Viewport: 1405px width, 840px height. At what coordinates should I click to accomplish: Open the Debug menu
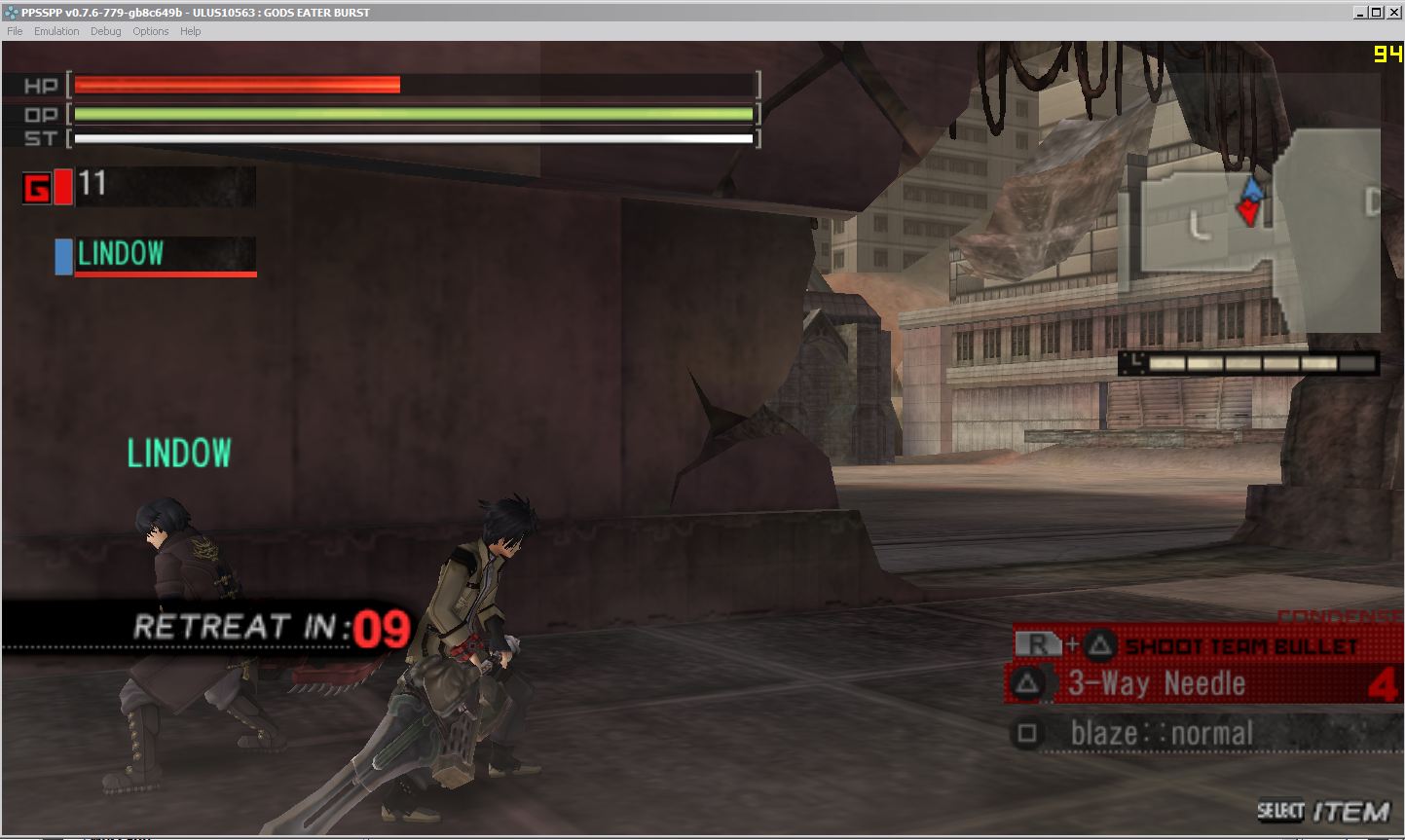(x=106, y=31)
